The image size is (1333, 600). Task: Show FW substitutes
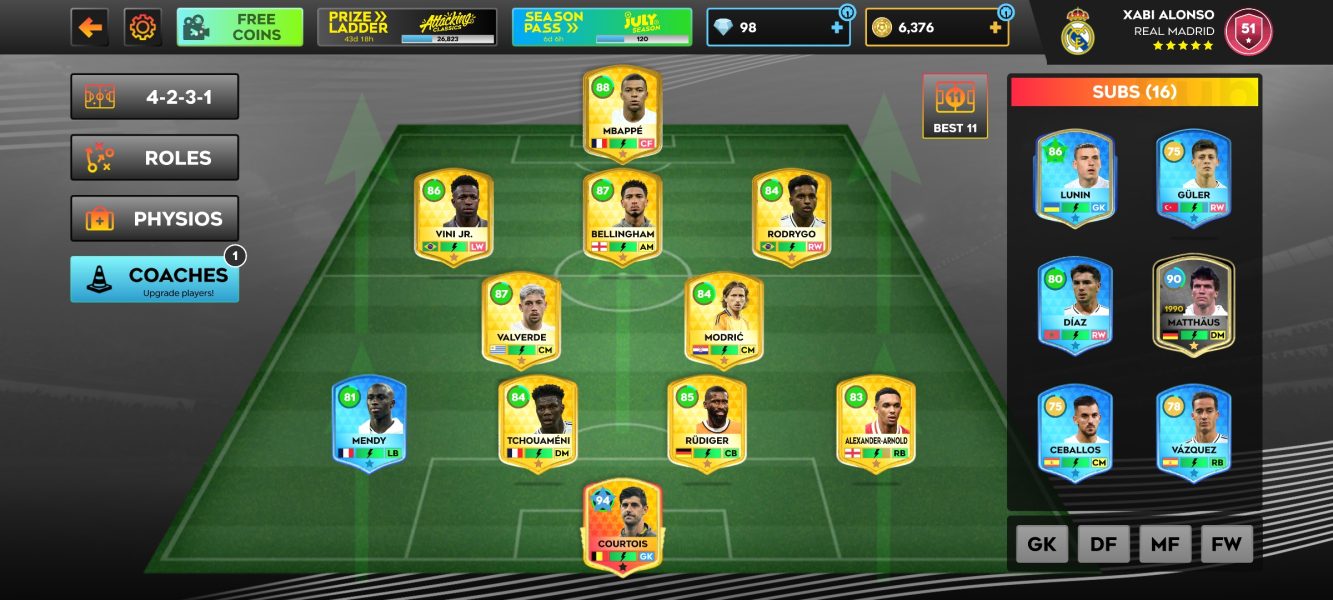[1226, 544]
